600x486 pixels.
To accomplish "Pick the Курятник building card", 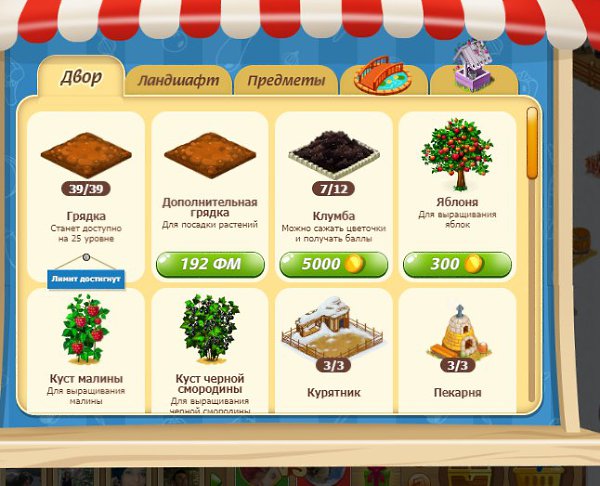I will coord(334,350).
